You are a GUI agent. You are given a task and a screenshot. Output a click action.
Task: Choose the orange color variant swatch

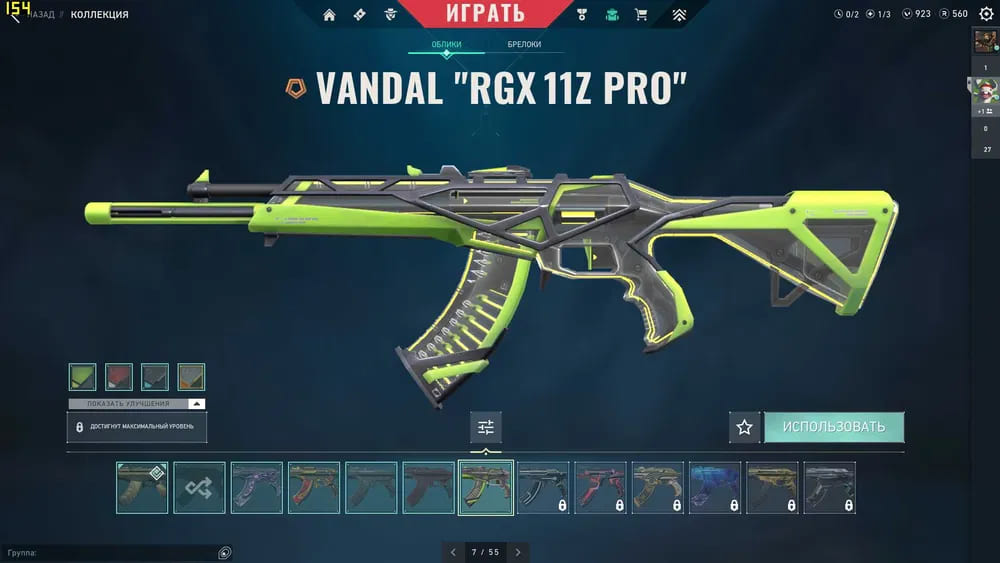[x=191, y=377]
